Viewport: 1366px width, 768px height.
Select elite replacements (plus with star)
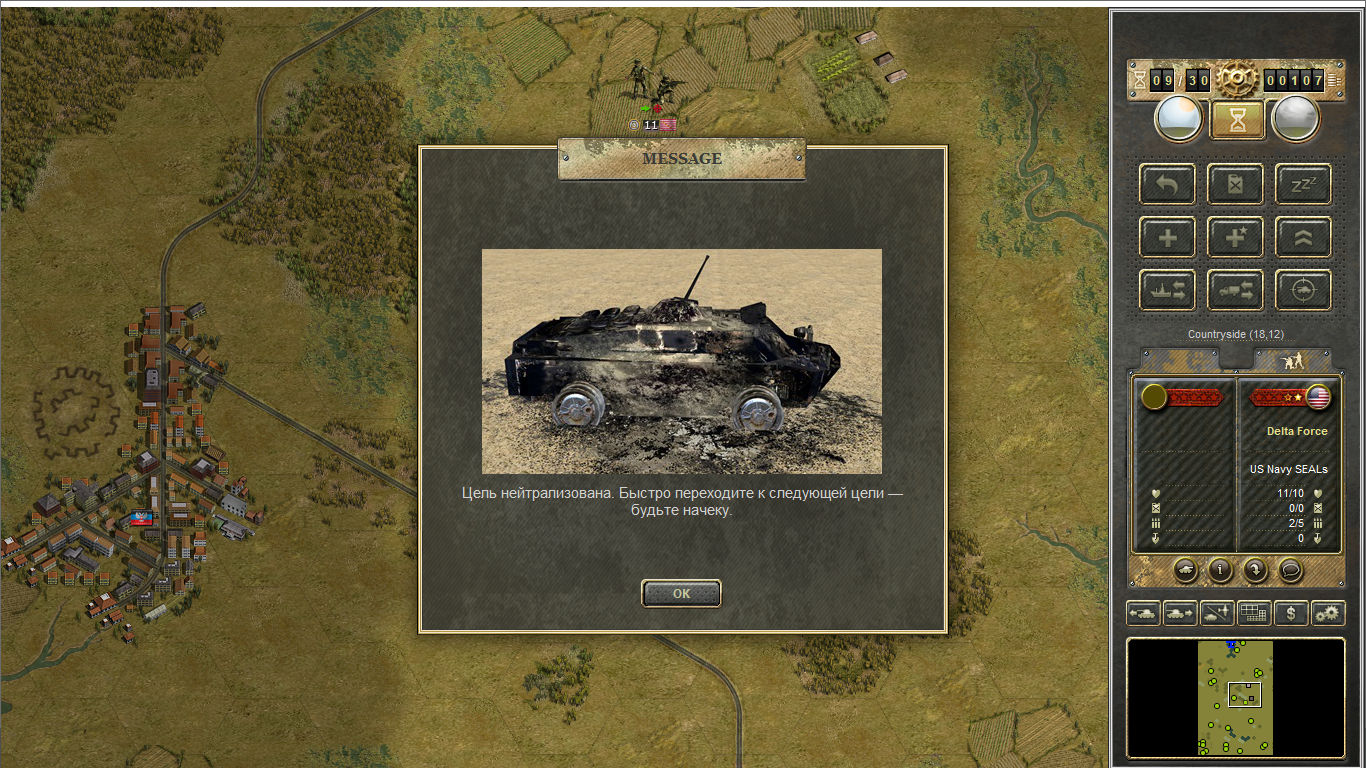(1235, 238)
